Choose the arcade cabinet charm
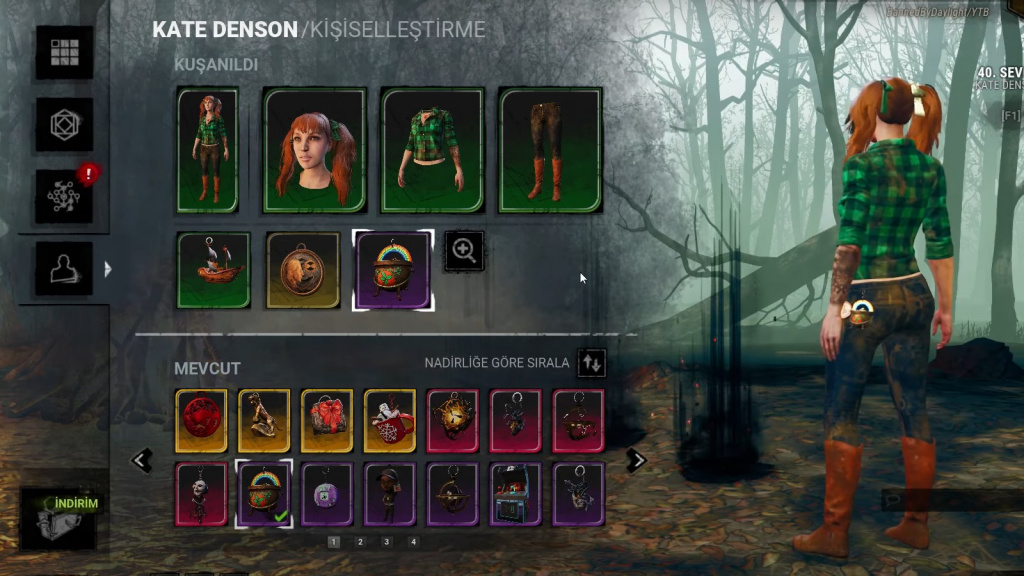The width and height of the screenshot is (1024, 576). [516, 494]
